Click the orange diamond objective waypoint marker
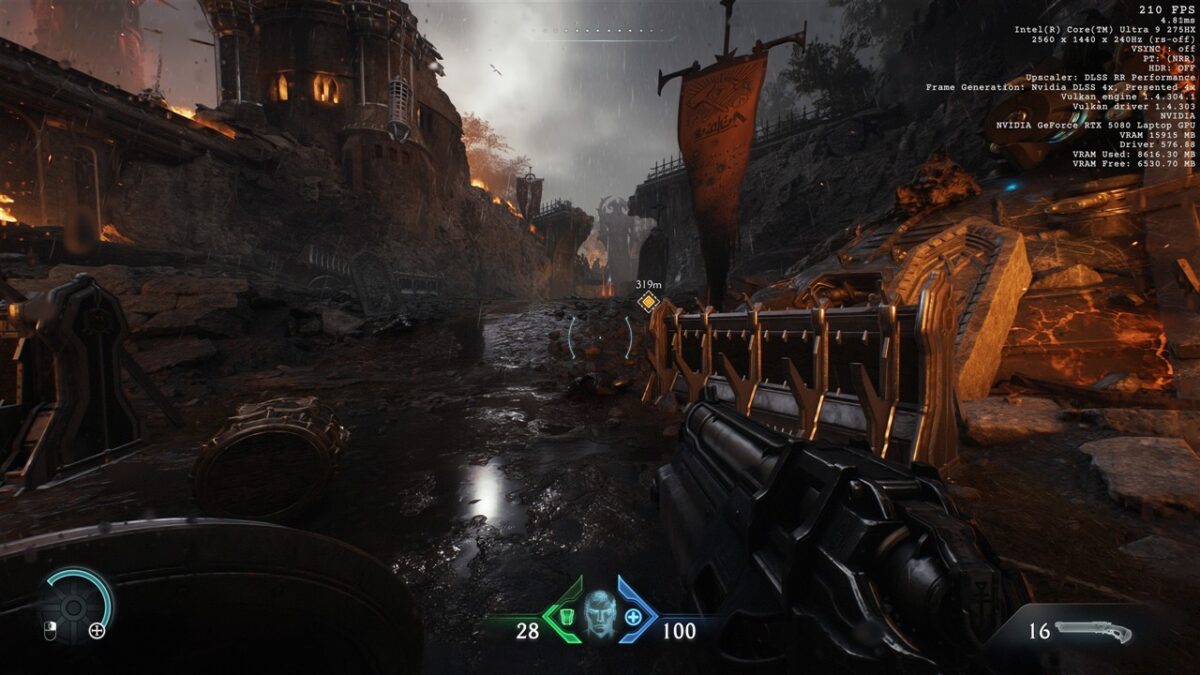 [648, 302]
